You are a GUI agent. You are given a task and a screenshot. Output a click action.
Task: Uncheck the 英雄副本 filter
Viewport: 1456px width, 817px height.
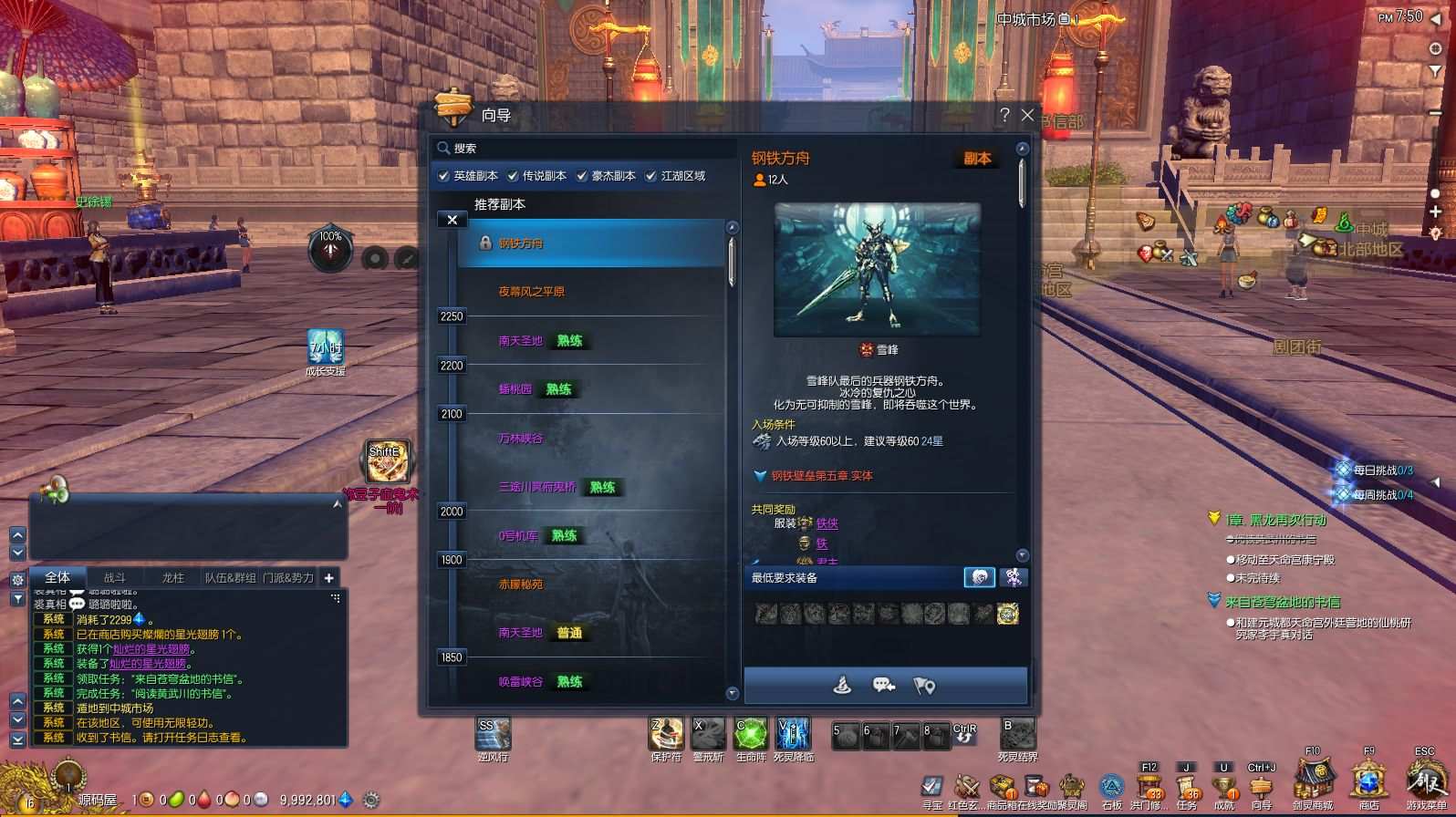tap(444, 176)
